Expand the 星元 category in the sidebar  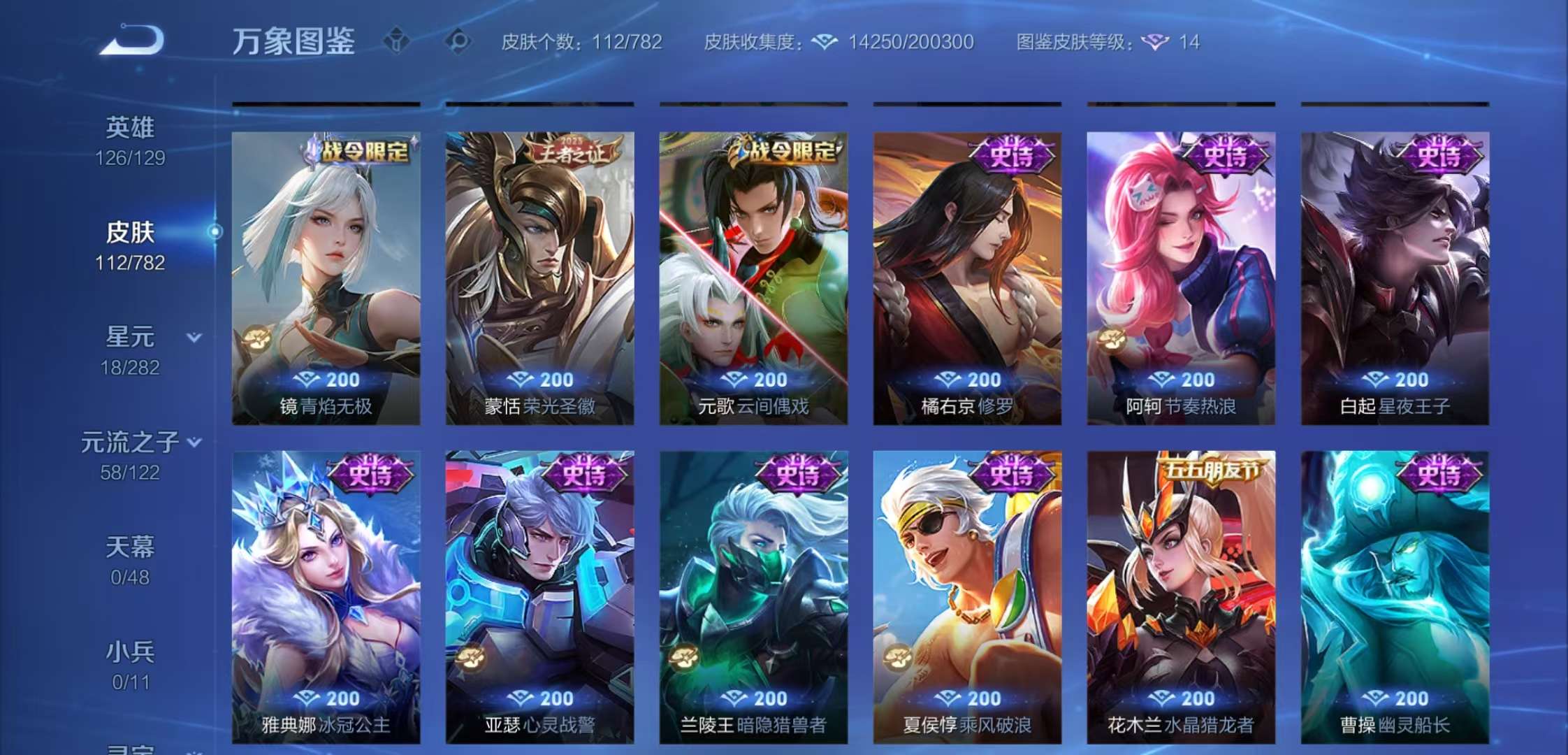coord(194,338)
